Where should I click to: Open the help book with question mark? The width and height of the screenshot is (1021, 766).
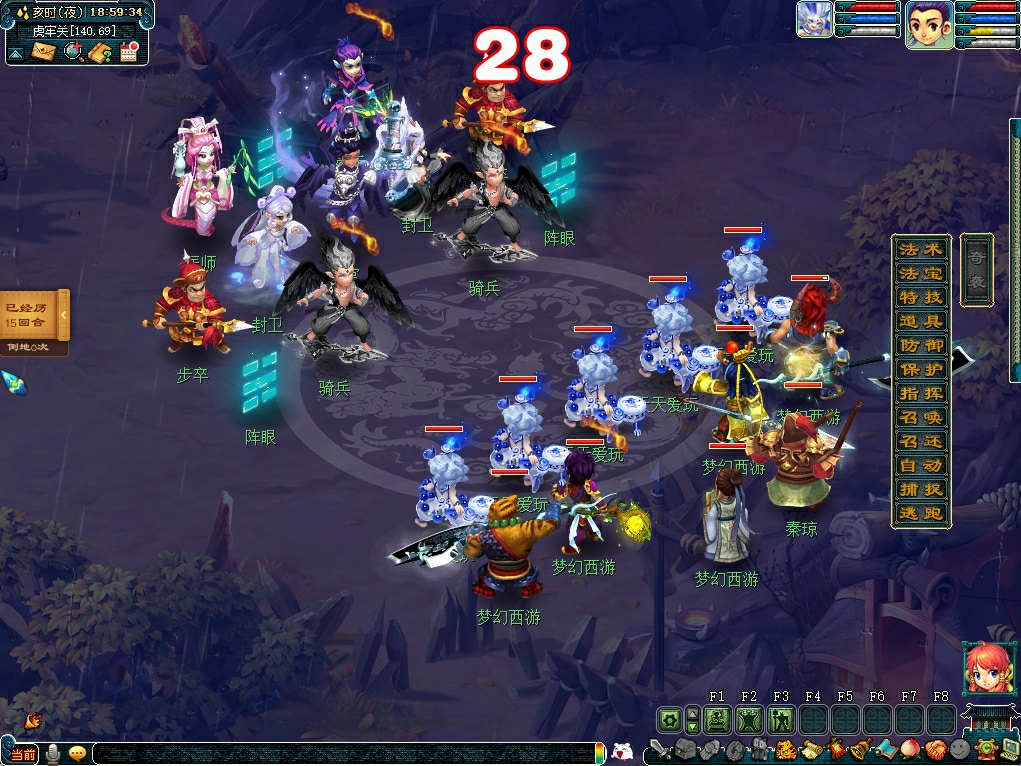coord(100,52)
